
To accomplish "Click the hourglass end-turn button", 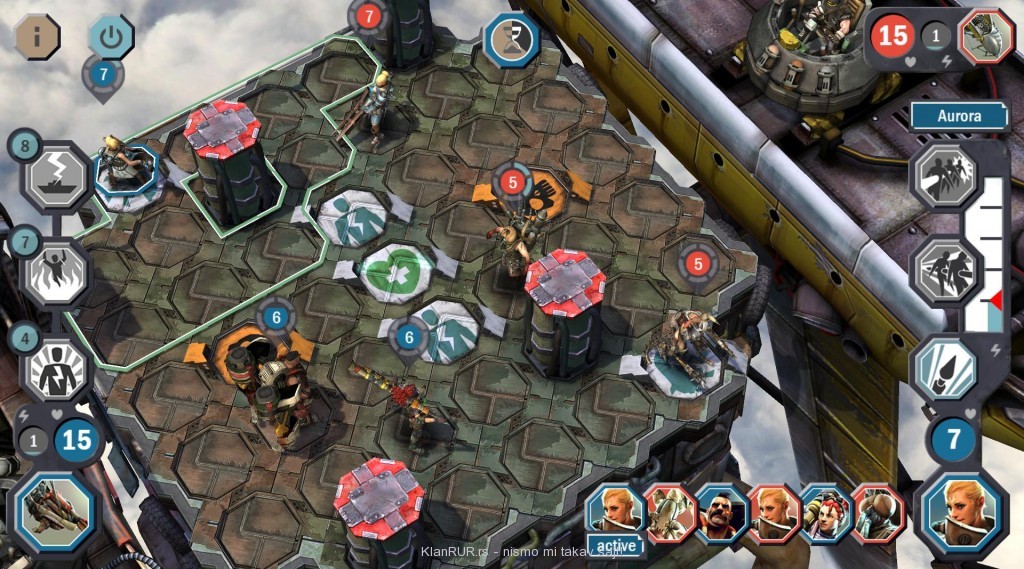I will (512, 40).
